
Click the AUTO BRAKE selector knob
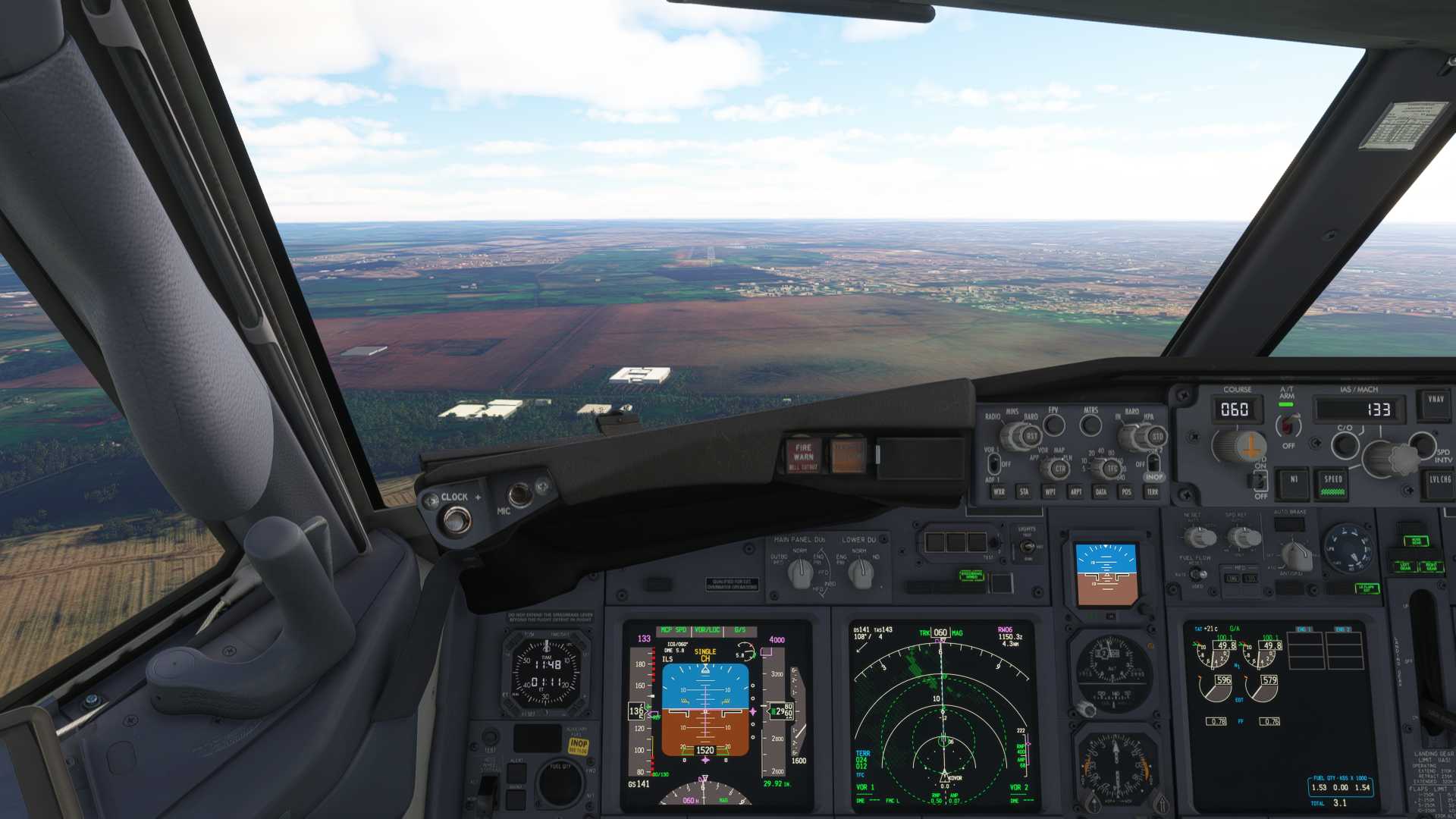(x=1296, y=554)
